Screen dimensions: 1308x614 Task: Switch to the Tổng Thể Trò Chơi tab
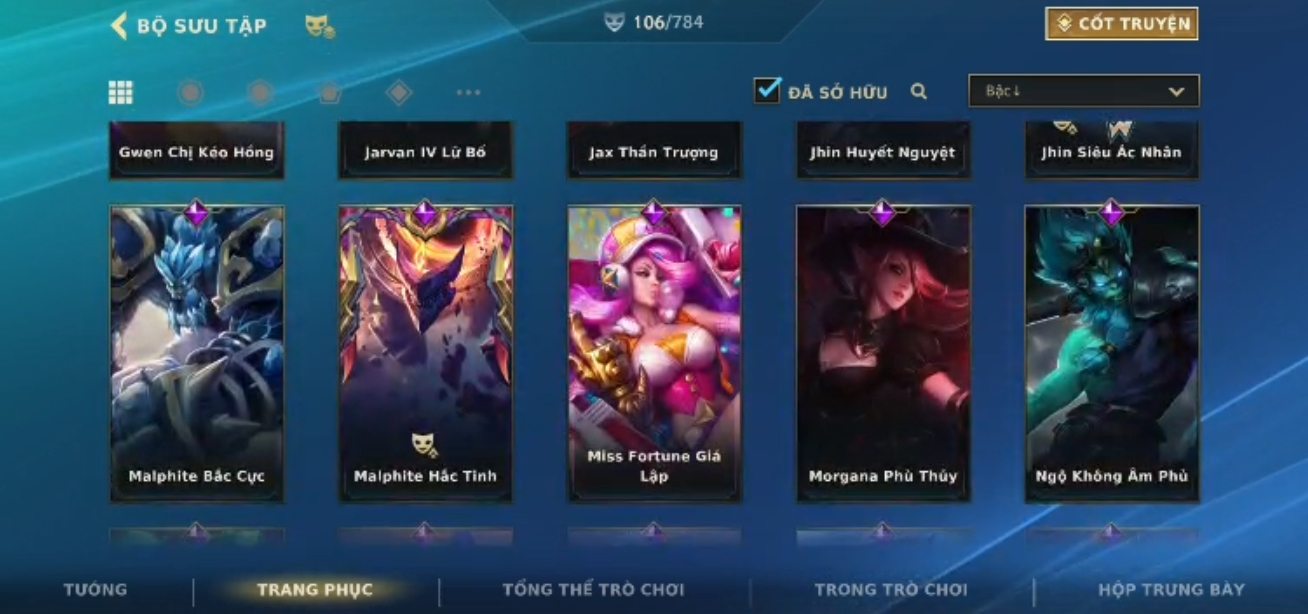pyautogui.click(x=593, y=590)
